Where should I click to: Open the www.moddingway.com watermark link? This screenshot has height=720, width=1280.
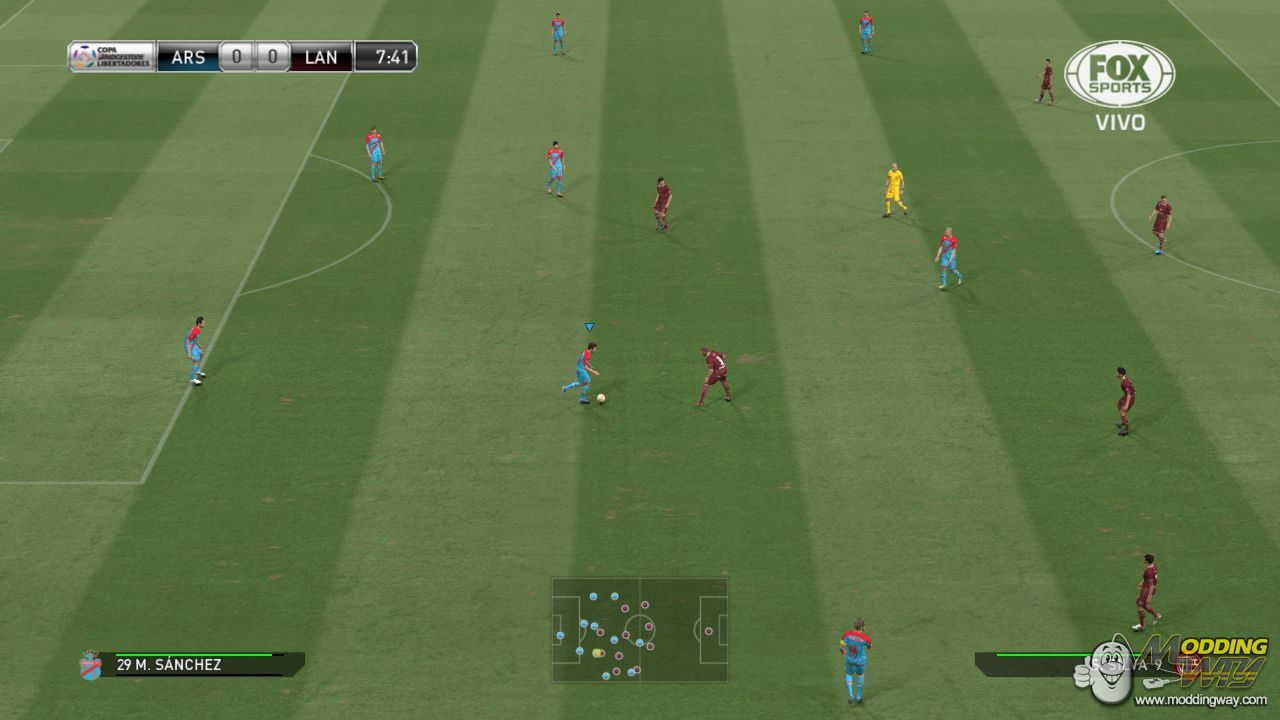coord(1205,700)
